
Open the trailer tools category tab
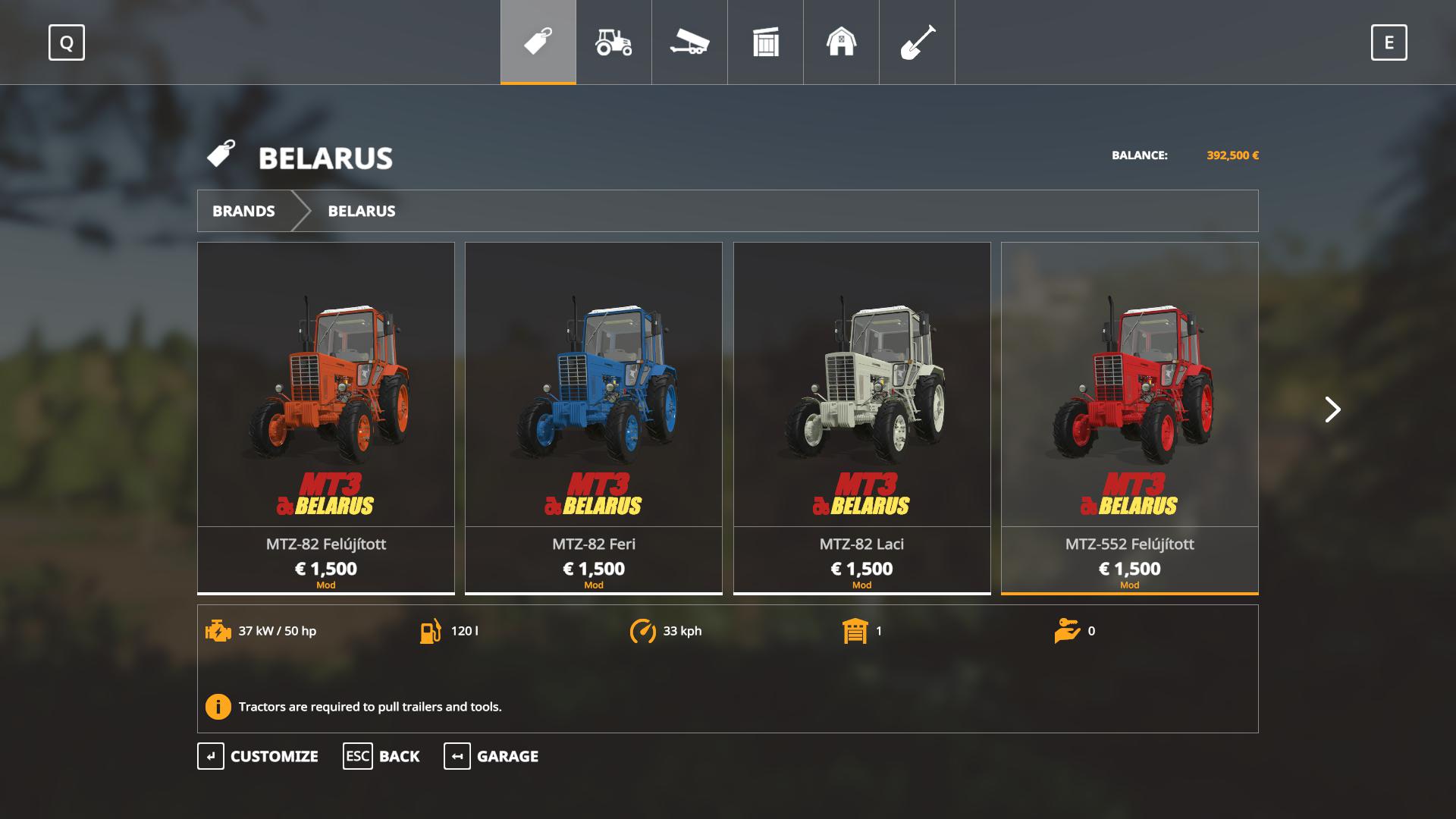pos(689,42)
